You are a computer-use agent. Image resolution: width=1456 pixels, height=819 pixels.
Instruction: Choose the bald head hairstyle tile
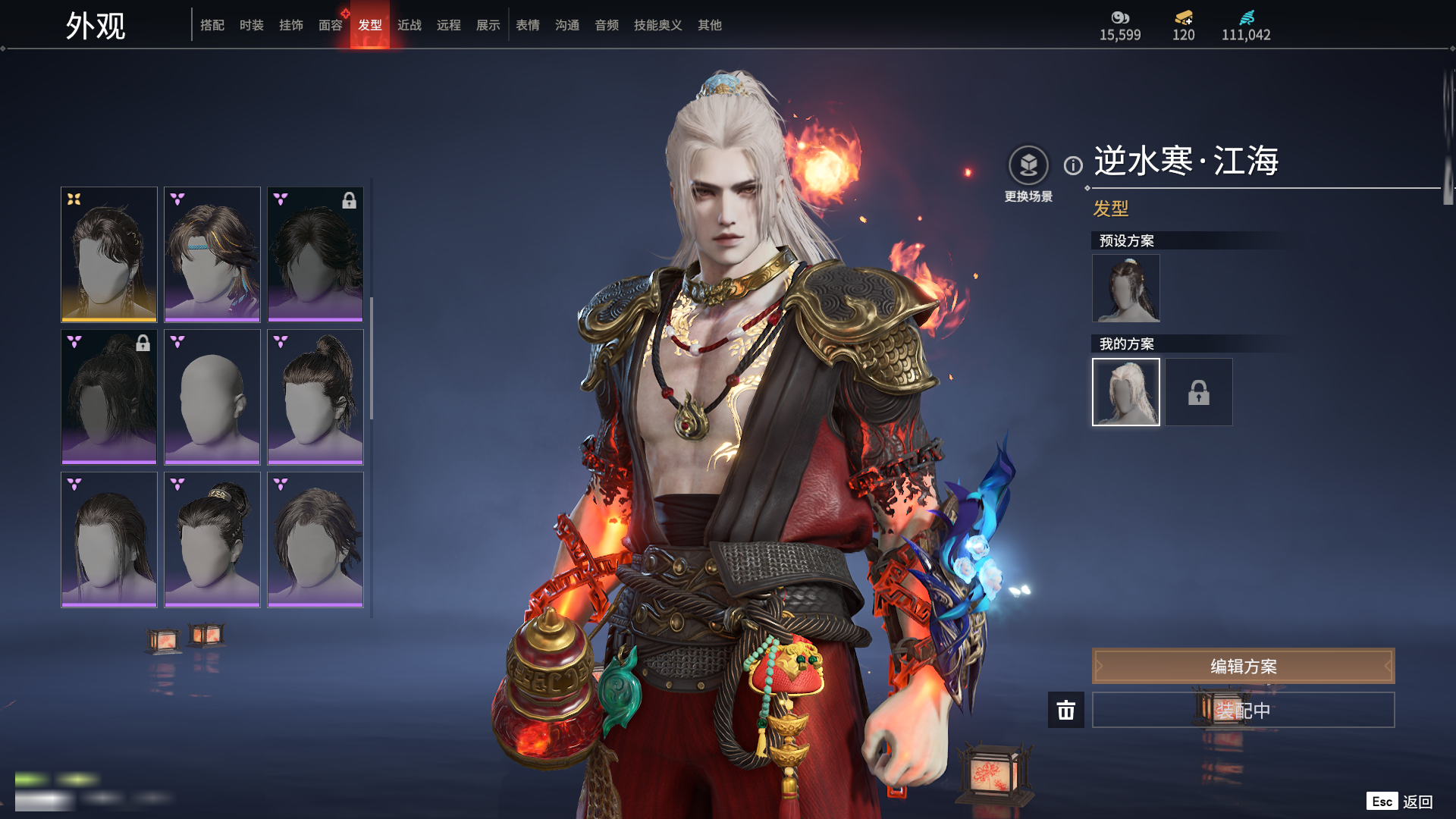[x=212, y=397]
